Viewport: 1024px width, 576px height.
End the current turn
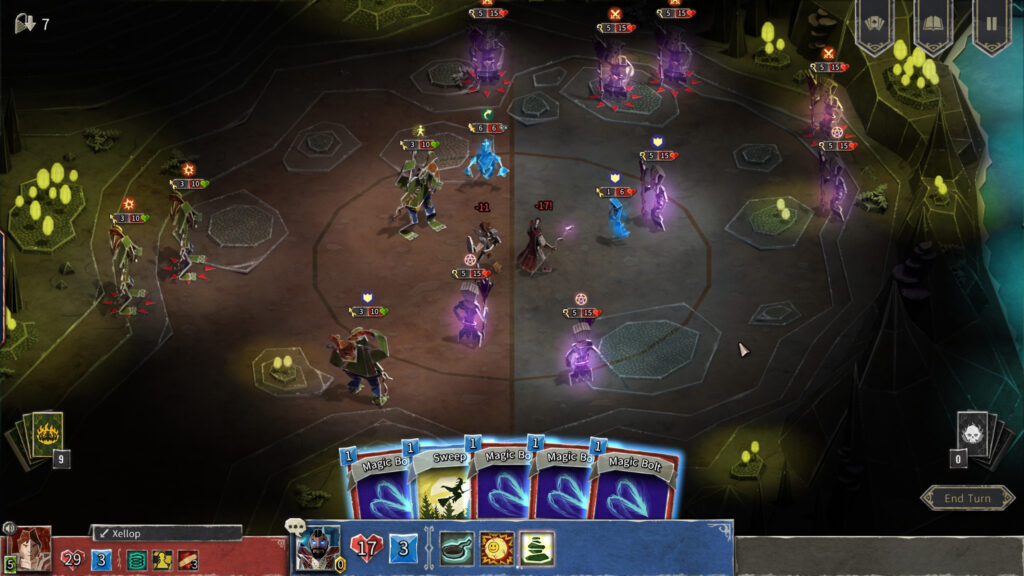967,498
